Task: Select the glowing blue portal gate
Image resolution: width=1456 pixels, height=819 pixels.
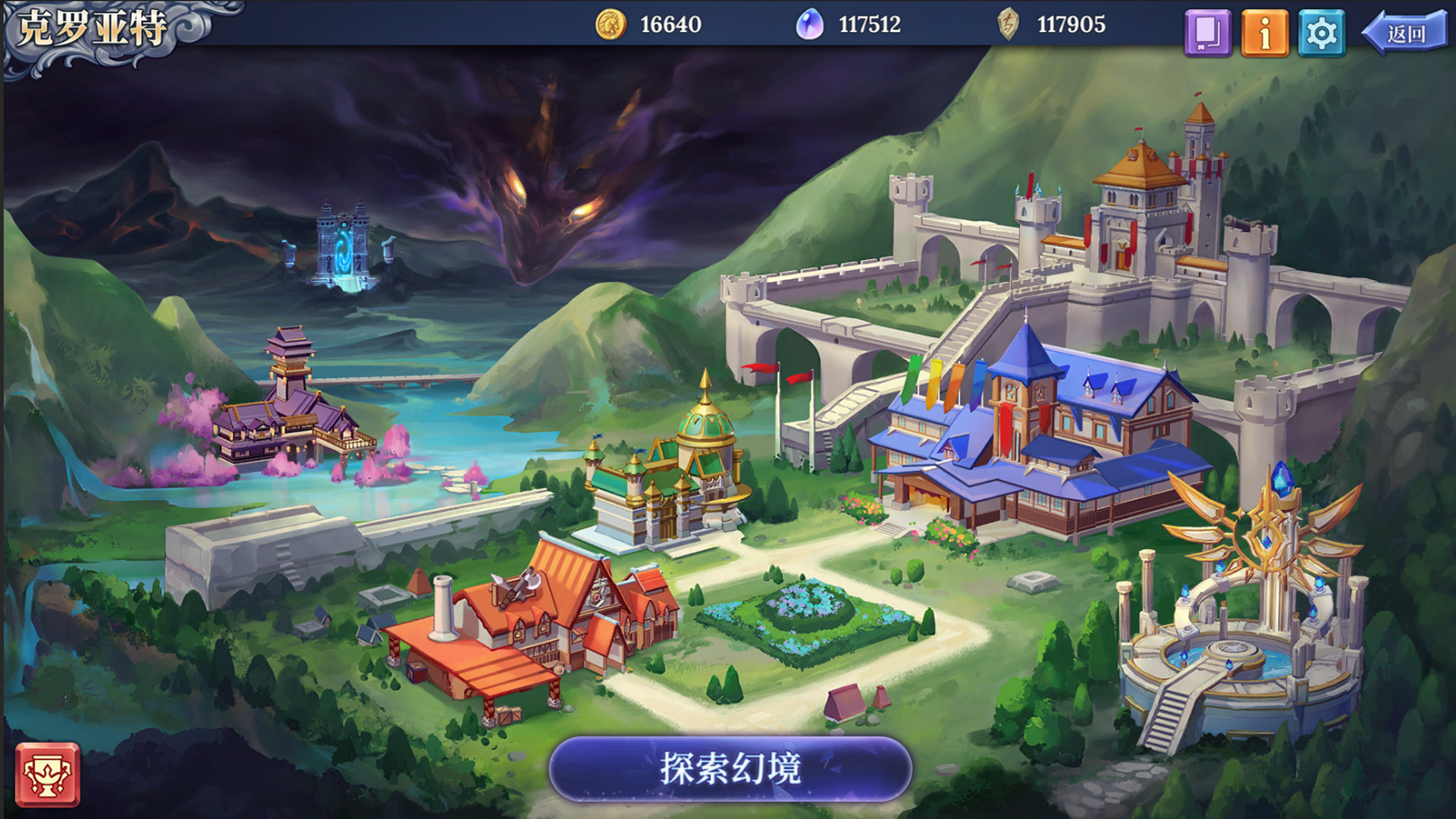Action: 343,250
